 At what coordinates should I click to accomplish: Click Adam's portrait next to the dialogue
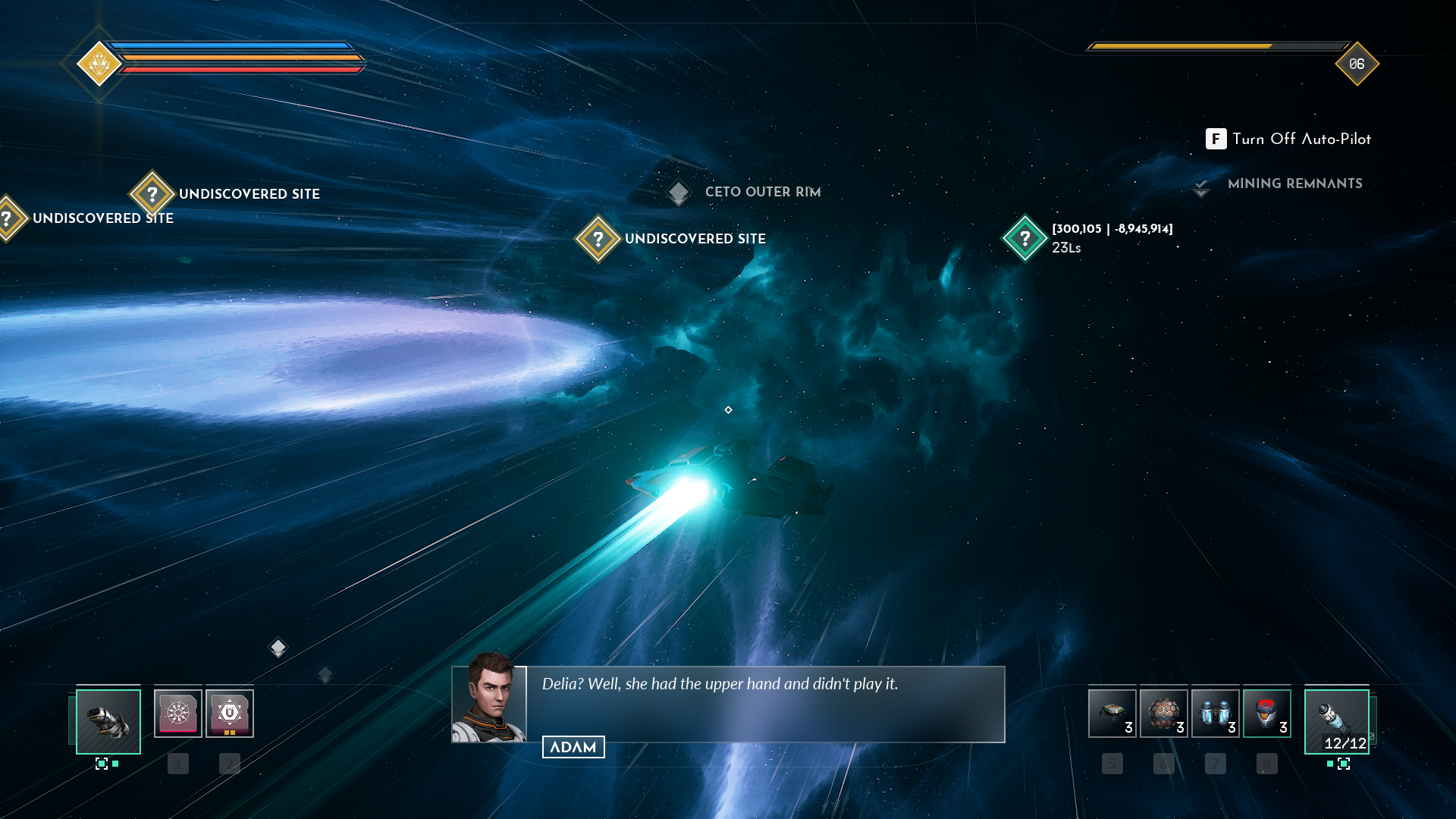(489, 706)
